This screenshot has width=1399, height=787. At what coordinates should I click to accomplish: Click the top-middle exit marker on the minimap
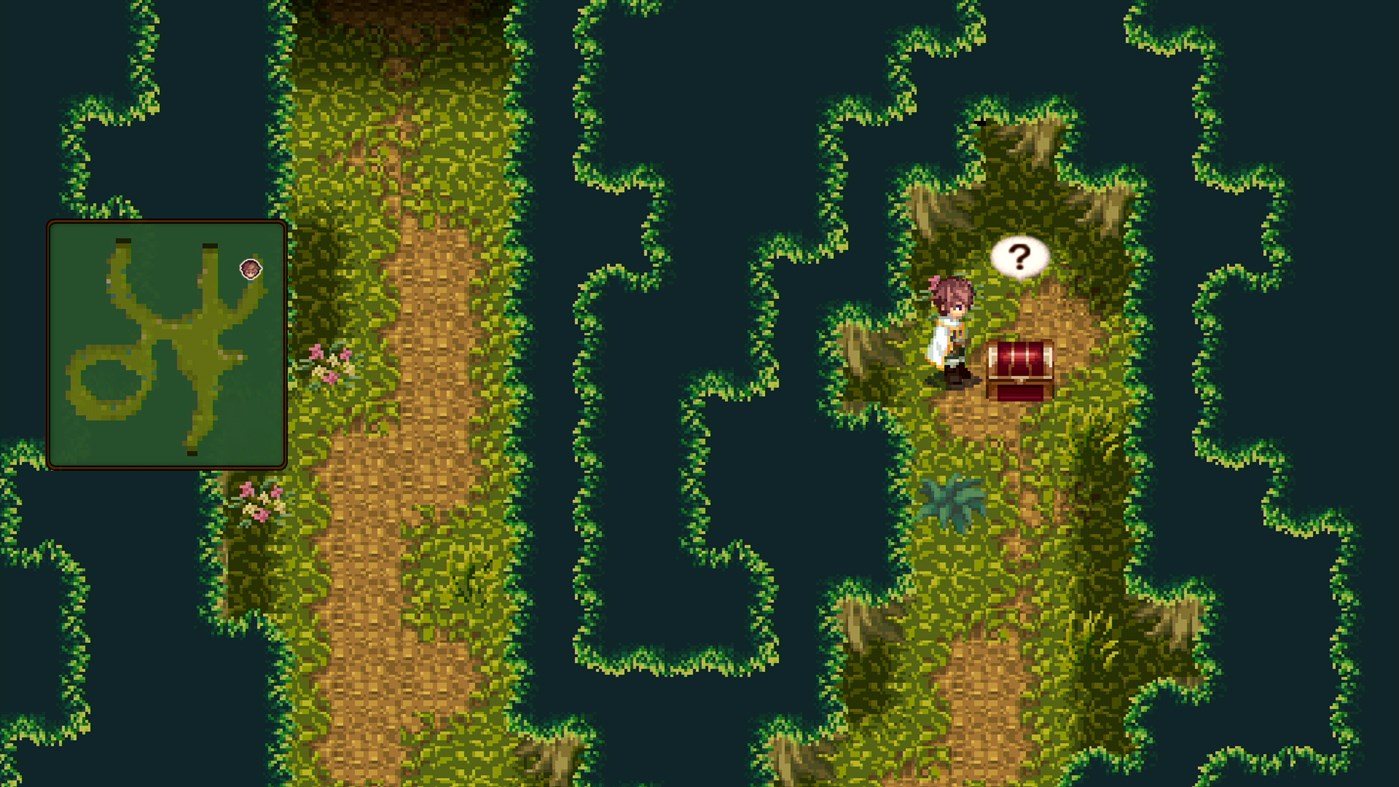209,245
